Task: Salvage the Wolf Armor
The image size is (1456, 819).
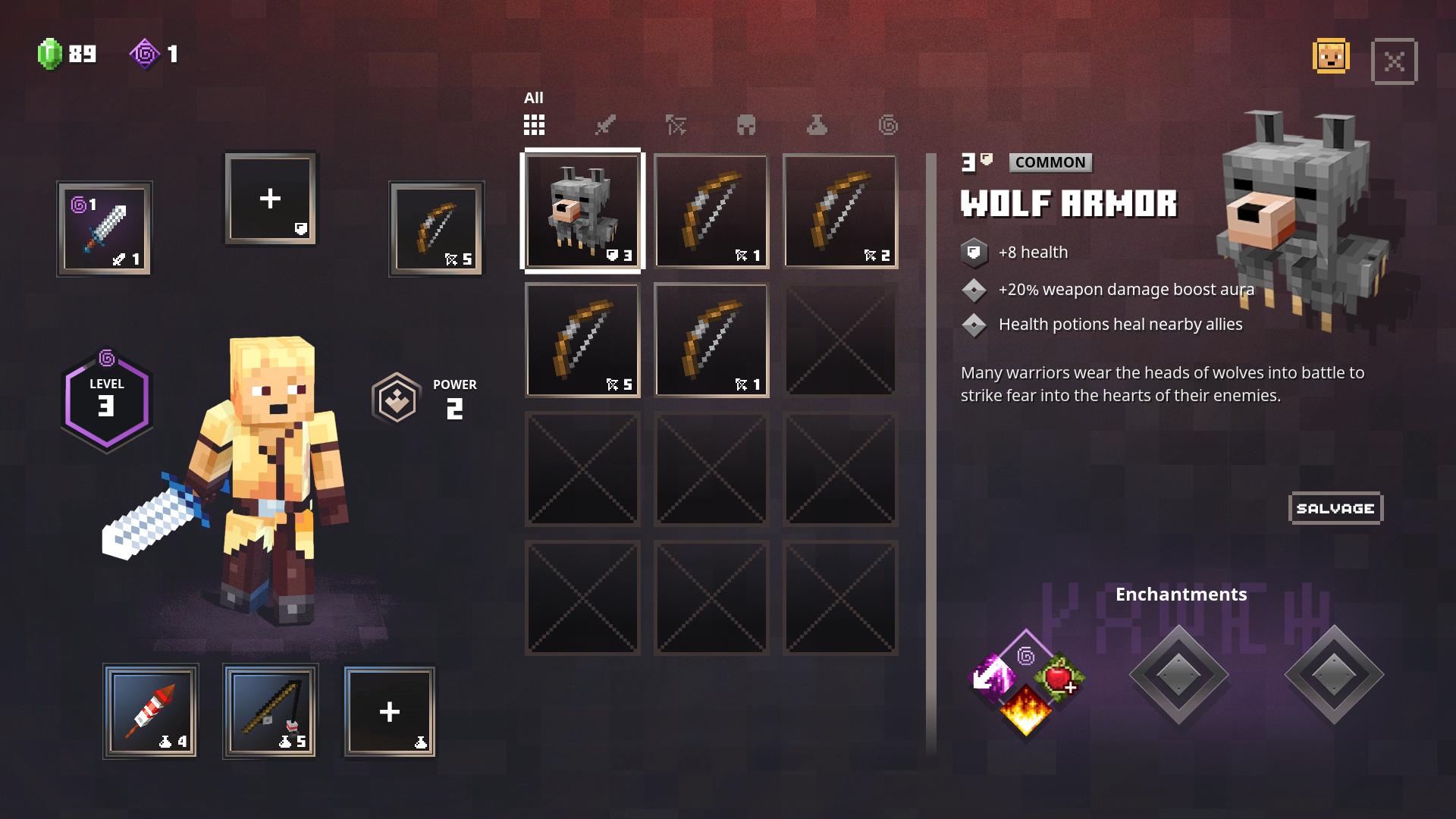Action: (x=1335, y=509)
